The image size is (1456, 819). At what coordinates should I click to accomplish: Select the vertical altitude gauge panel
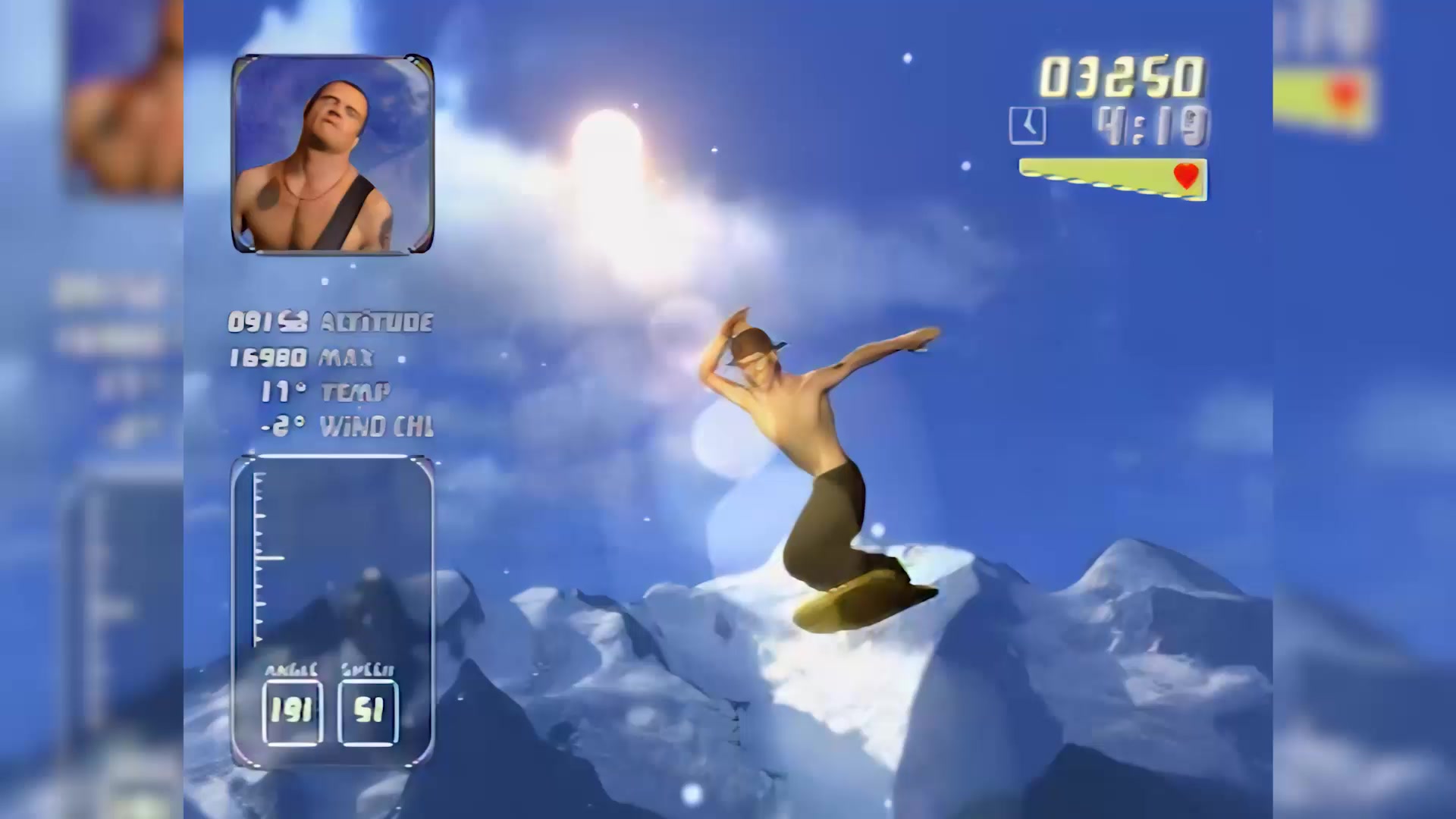point(332,561)
